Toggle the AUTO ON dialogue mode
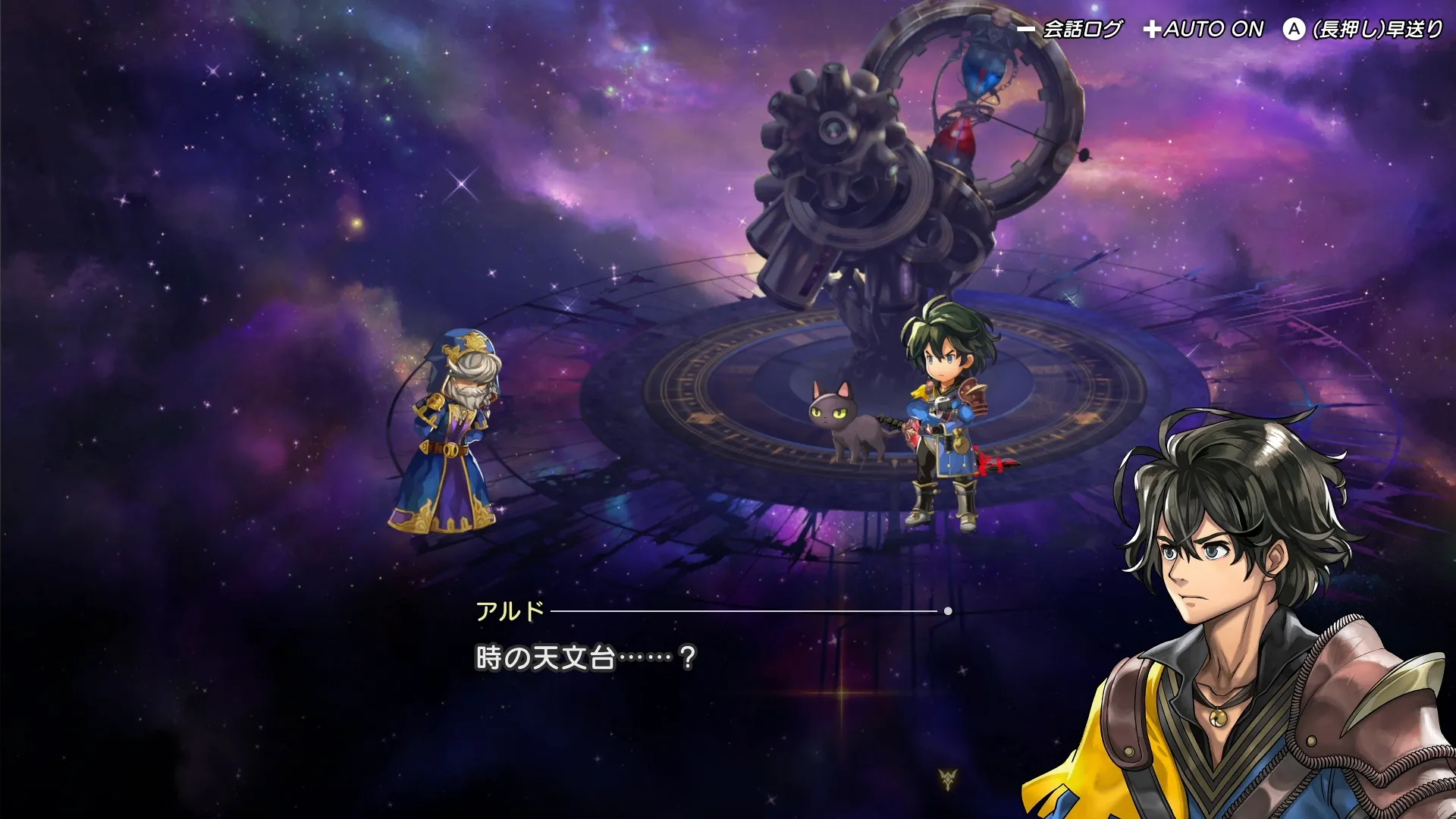 [x=1204, y=30]
